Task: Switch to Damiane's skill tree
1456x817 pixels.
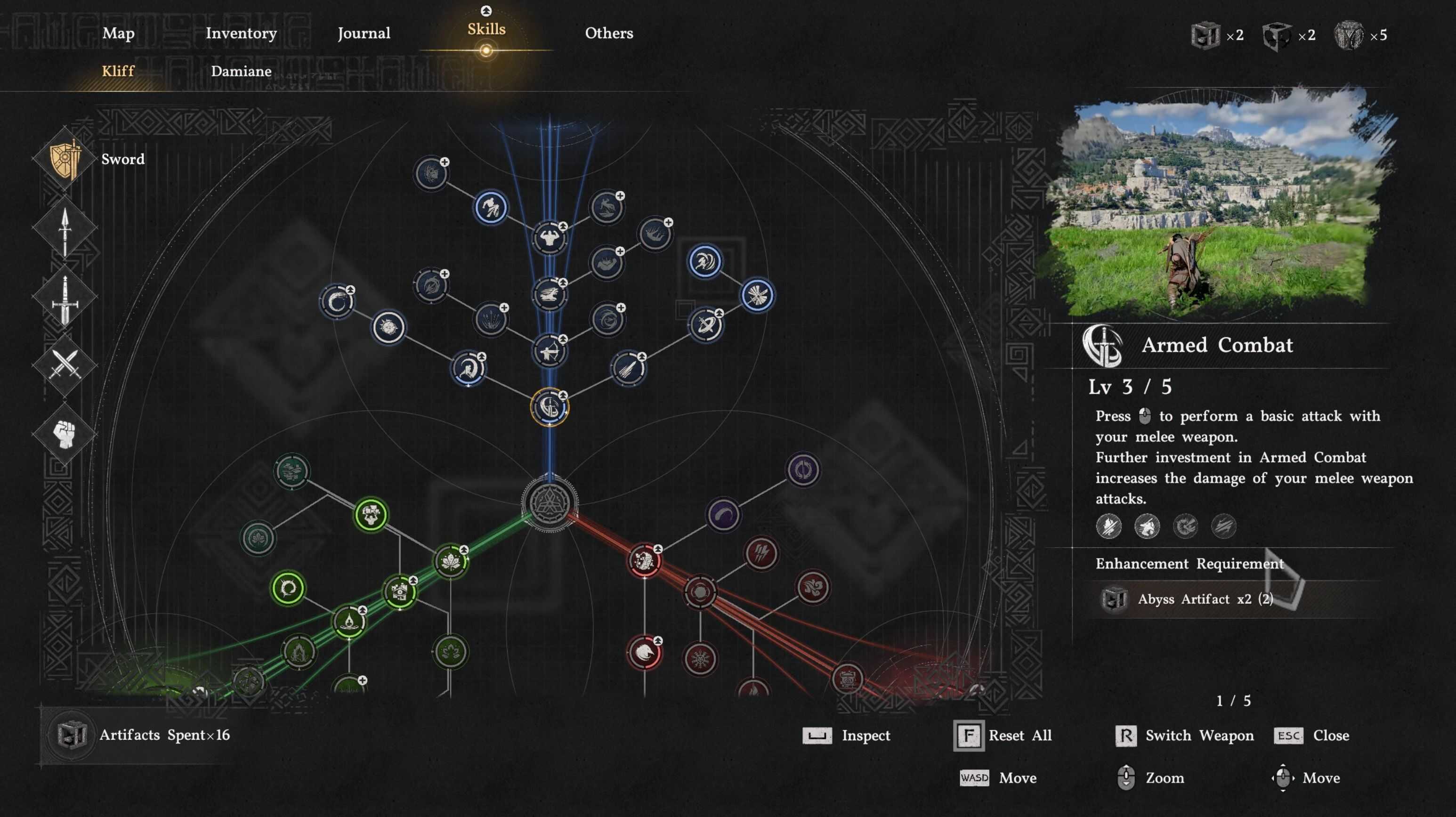Action: (241, 71)
